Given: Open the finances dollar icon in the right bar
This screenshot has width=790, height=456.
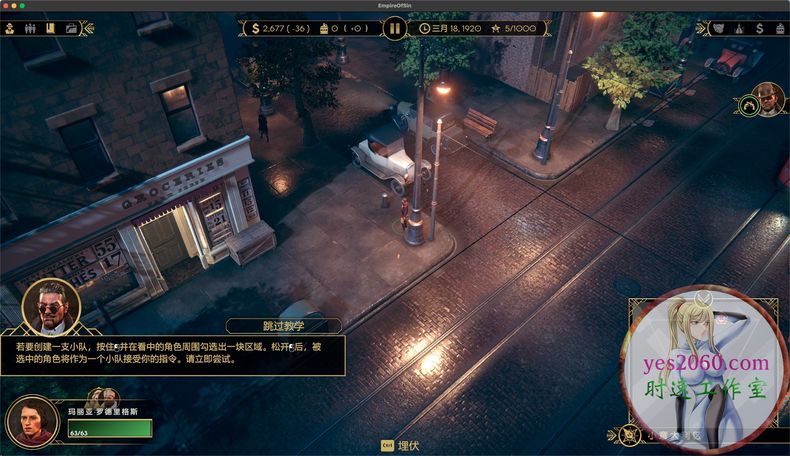Looking at the screenshot, I should pyautogui.click(x=759, y=28).
